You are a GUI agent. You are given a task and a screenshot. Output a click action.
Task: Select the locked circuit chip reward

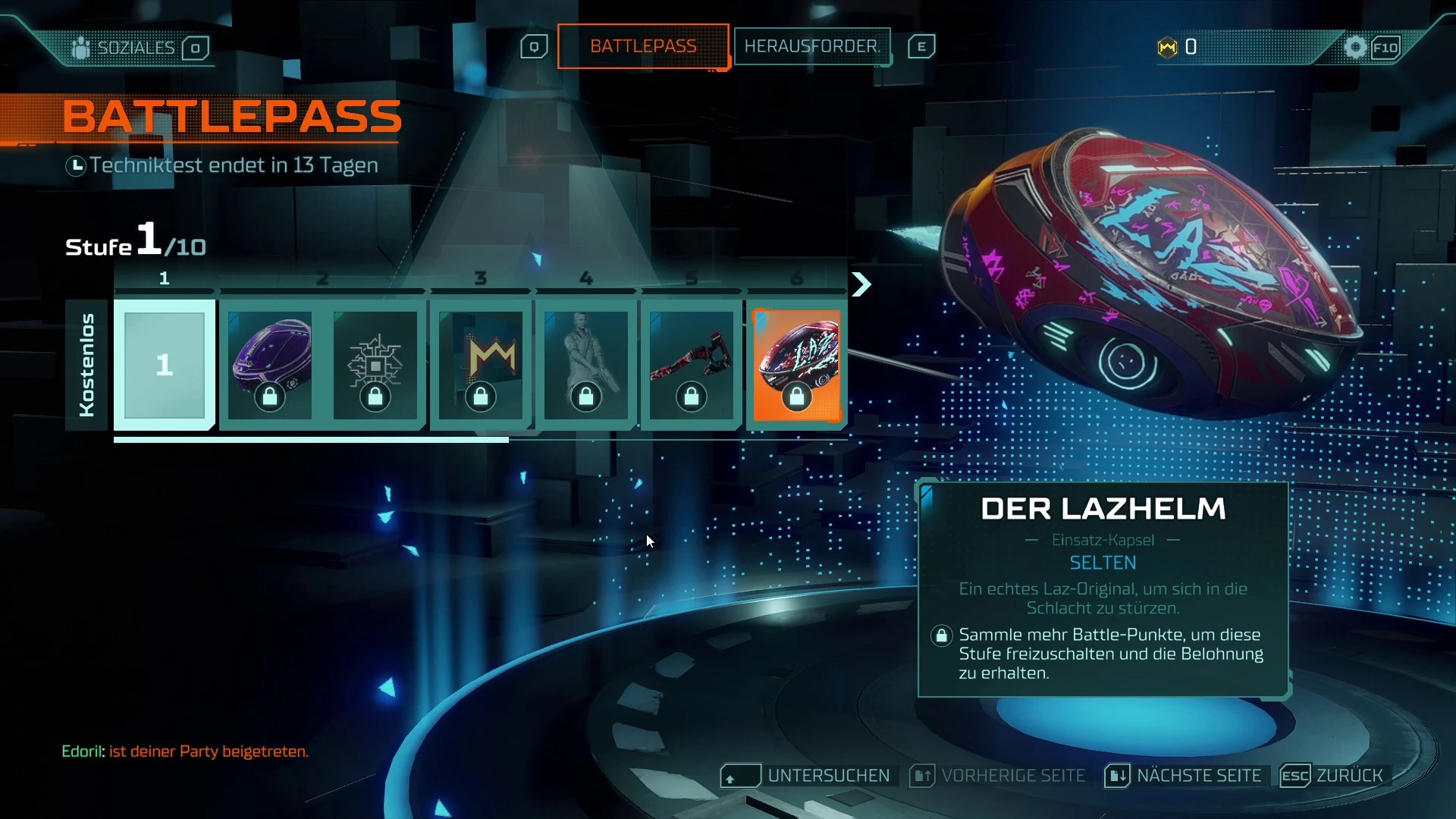375,365
